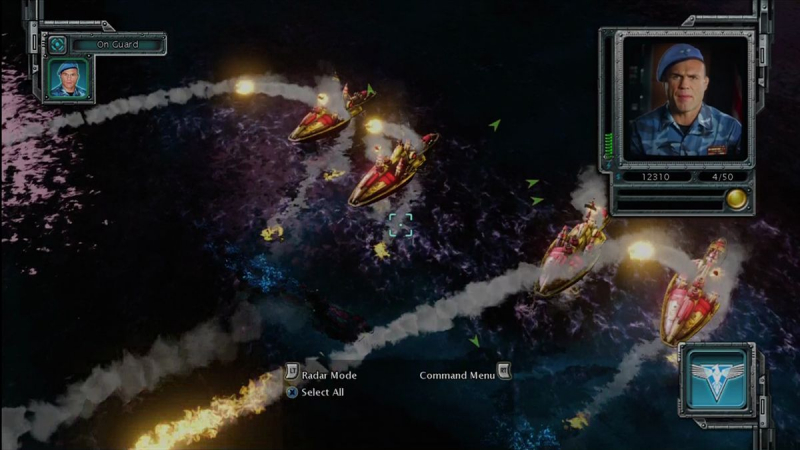This screenshot has width=800, height=450.
Task: Click the gold round button below the video panel
Action: pyautogui.click(x=737, y=198)
